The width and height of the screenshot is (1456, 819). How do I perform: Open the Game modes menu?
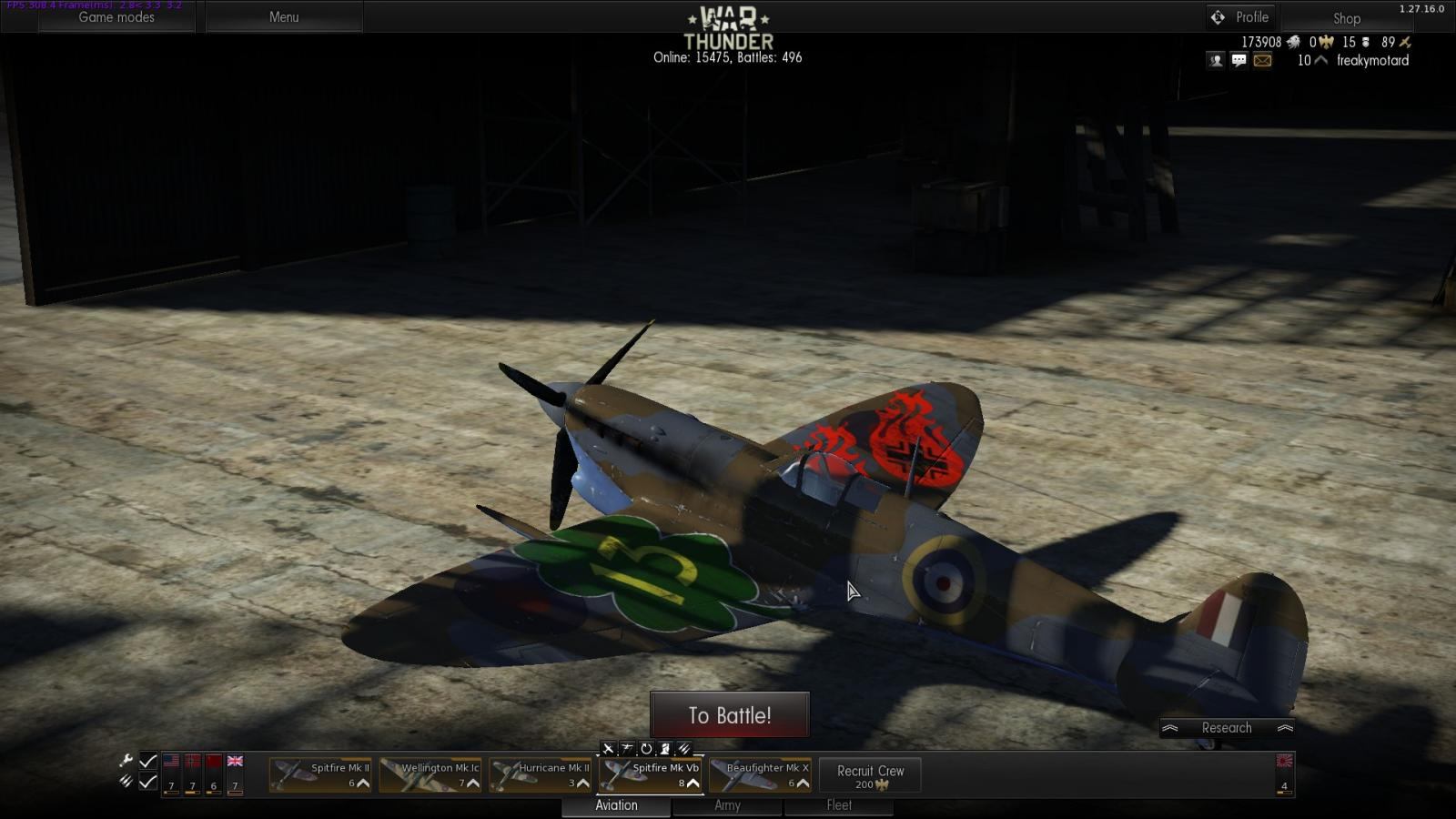pos(116,17)
